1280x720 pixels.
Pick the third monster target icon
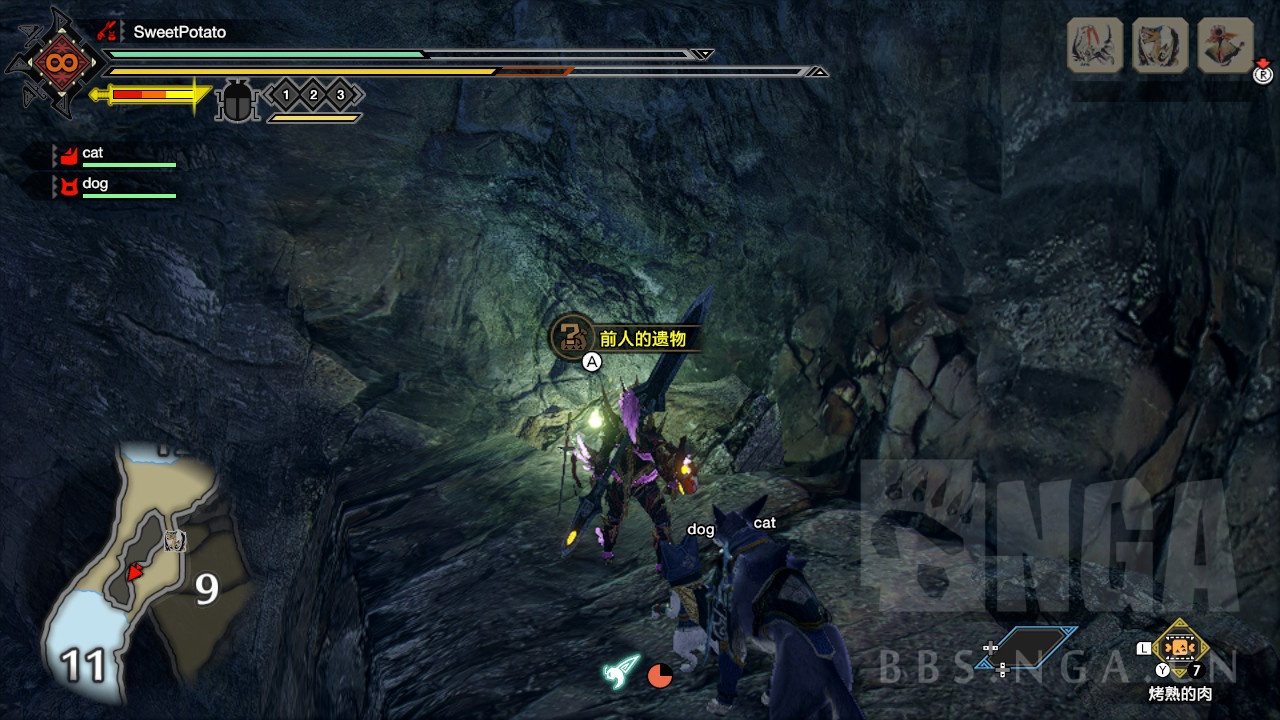(x=1225, y=45)
